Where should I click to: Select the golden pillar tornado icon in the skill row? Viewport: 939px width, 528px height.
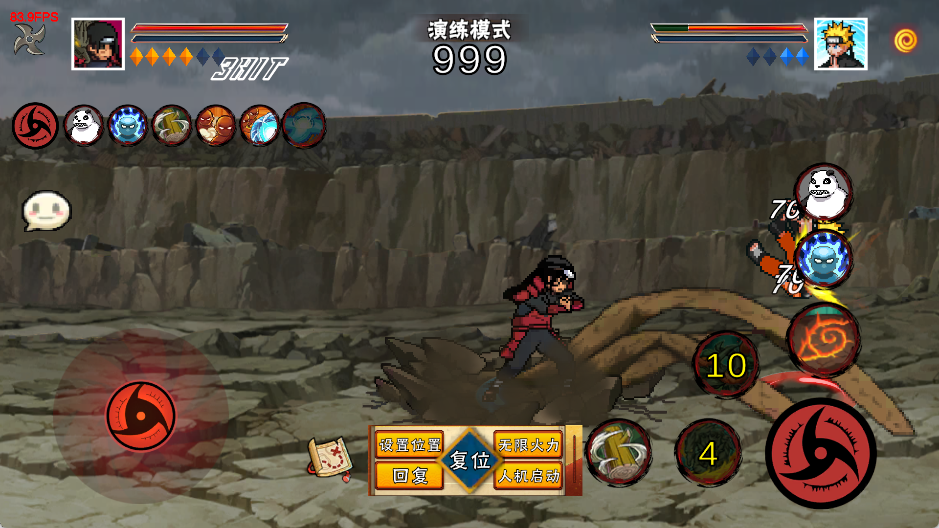pos(172,126)
